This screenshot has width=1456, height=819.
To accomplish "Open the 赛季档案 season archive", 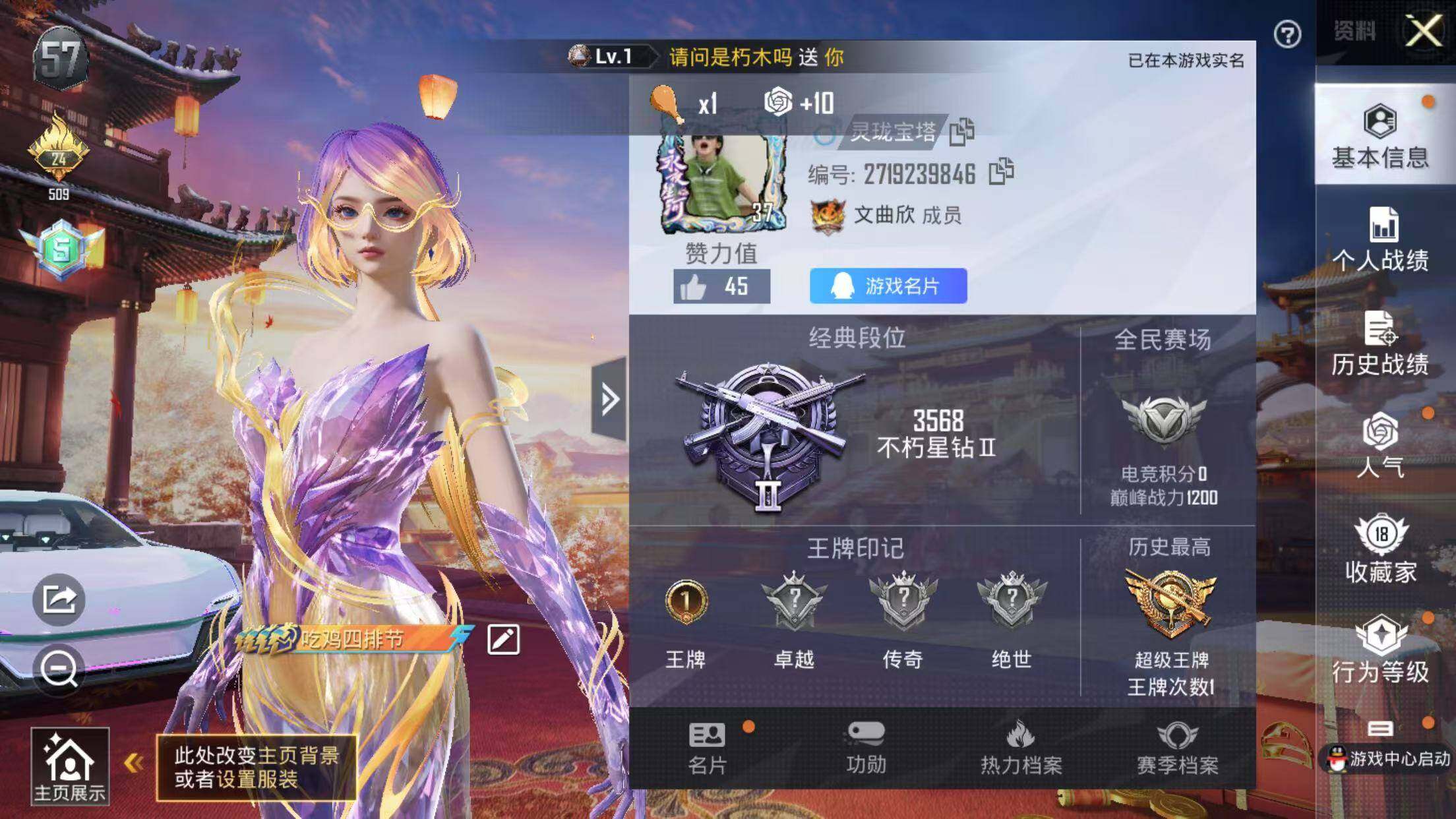I will click(1177, 748).
